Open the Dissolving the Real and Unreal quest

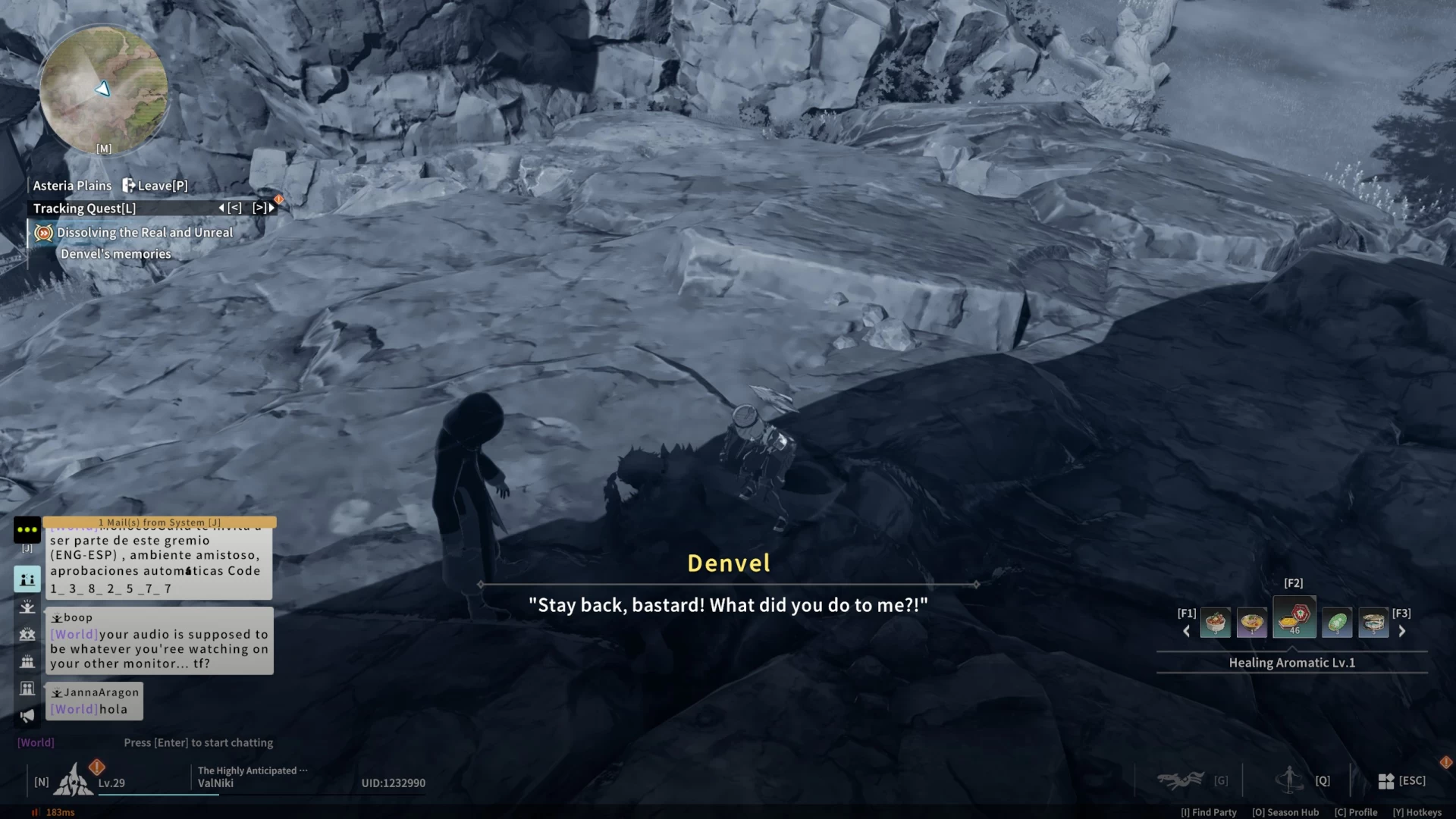144,233
